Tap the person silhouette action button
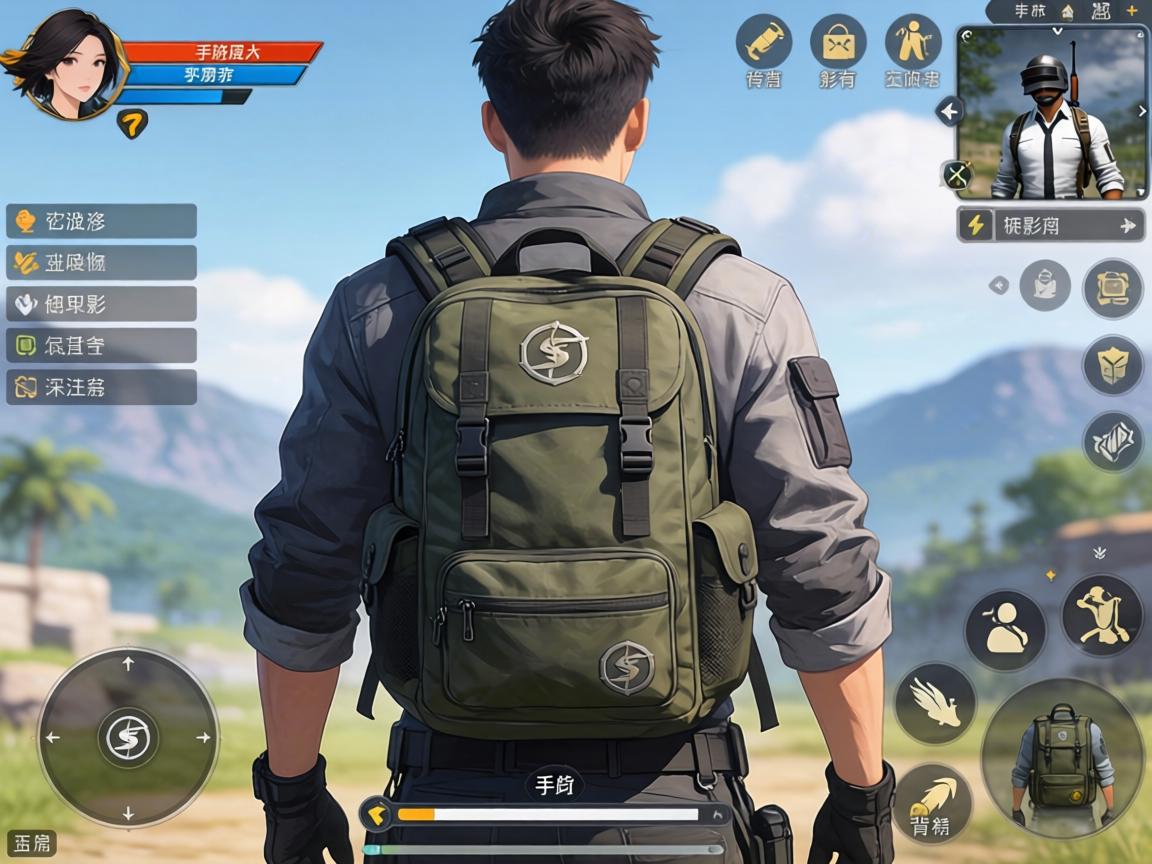Screen dimensions: 1152x864 (1005, 630)
